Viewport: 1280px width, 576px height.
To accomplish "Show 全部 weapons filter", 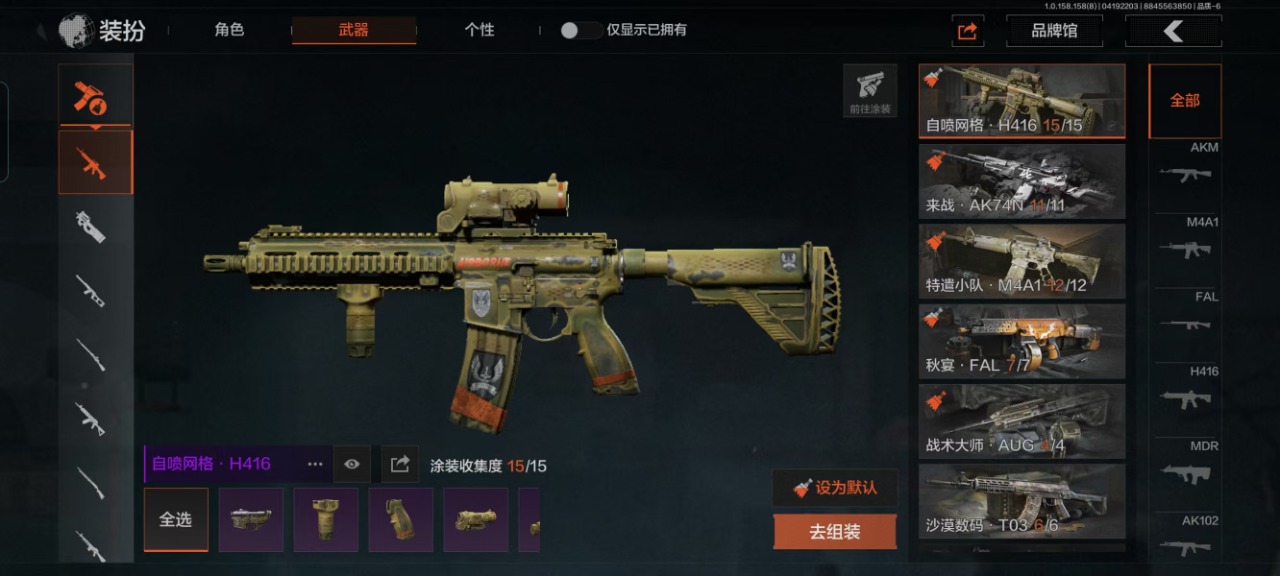I will pos(1185,101).
